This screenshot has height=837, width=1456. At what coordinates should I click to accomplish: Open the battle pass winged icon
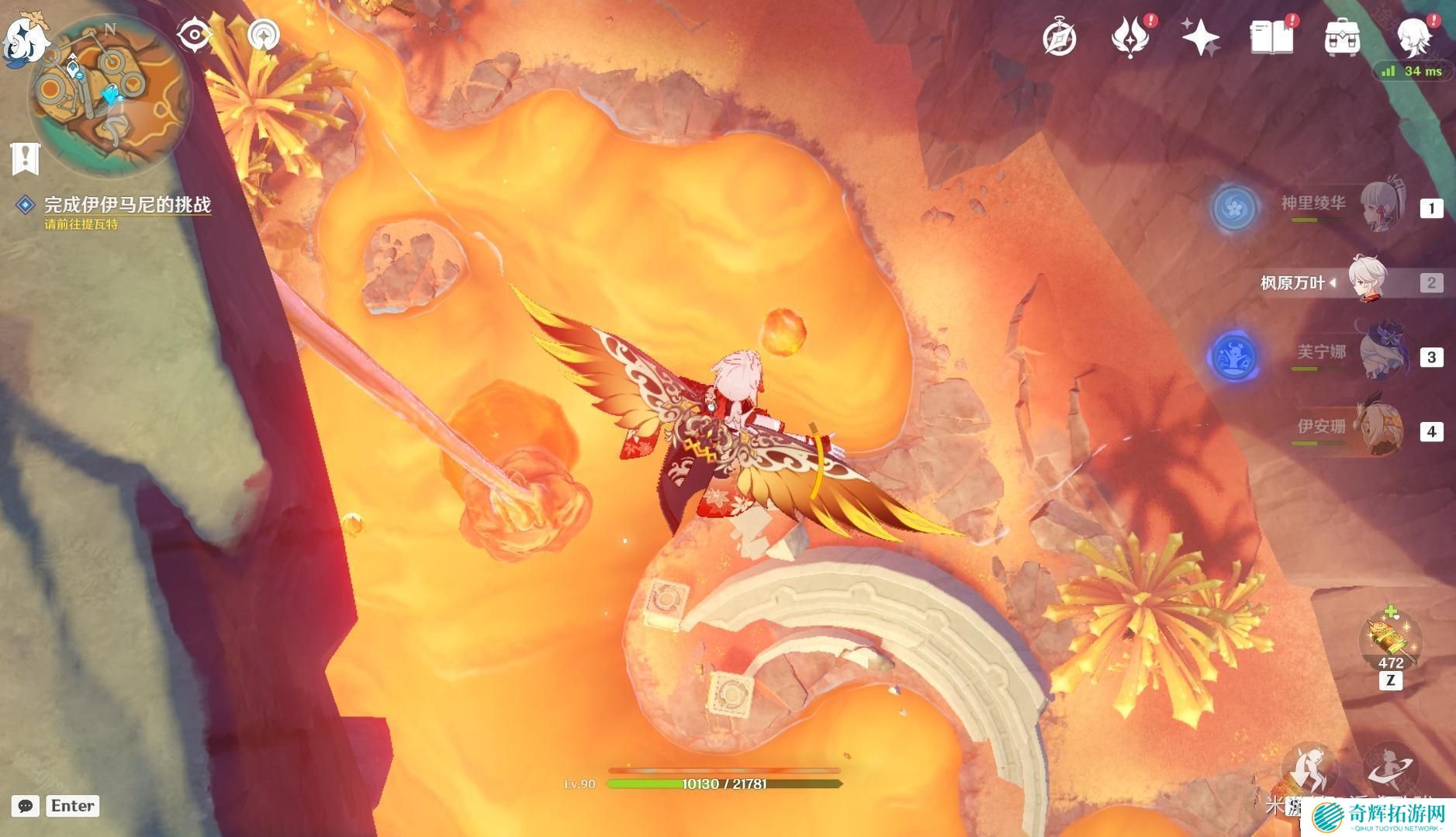1130,37
